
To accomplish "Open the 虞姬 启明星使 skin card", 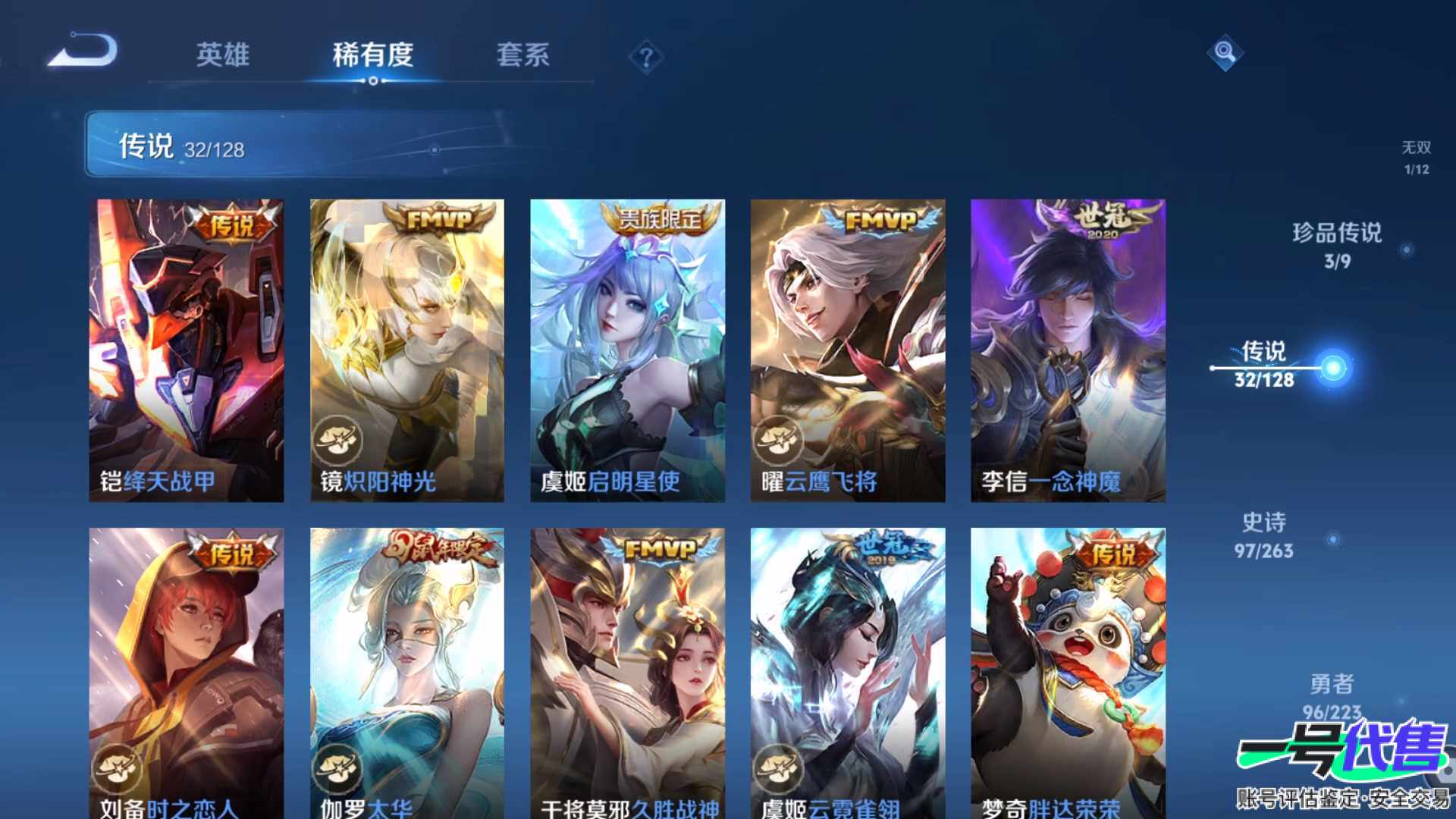I will (627, 350).
